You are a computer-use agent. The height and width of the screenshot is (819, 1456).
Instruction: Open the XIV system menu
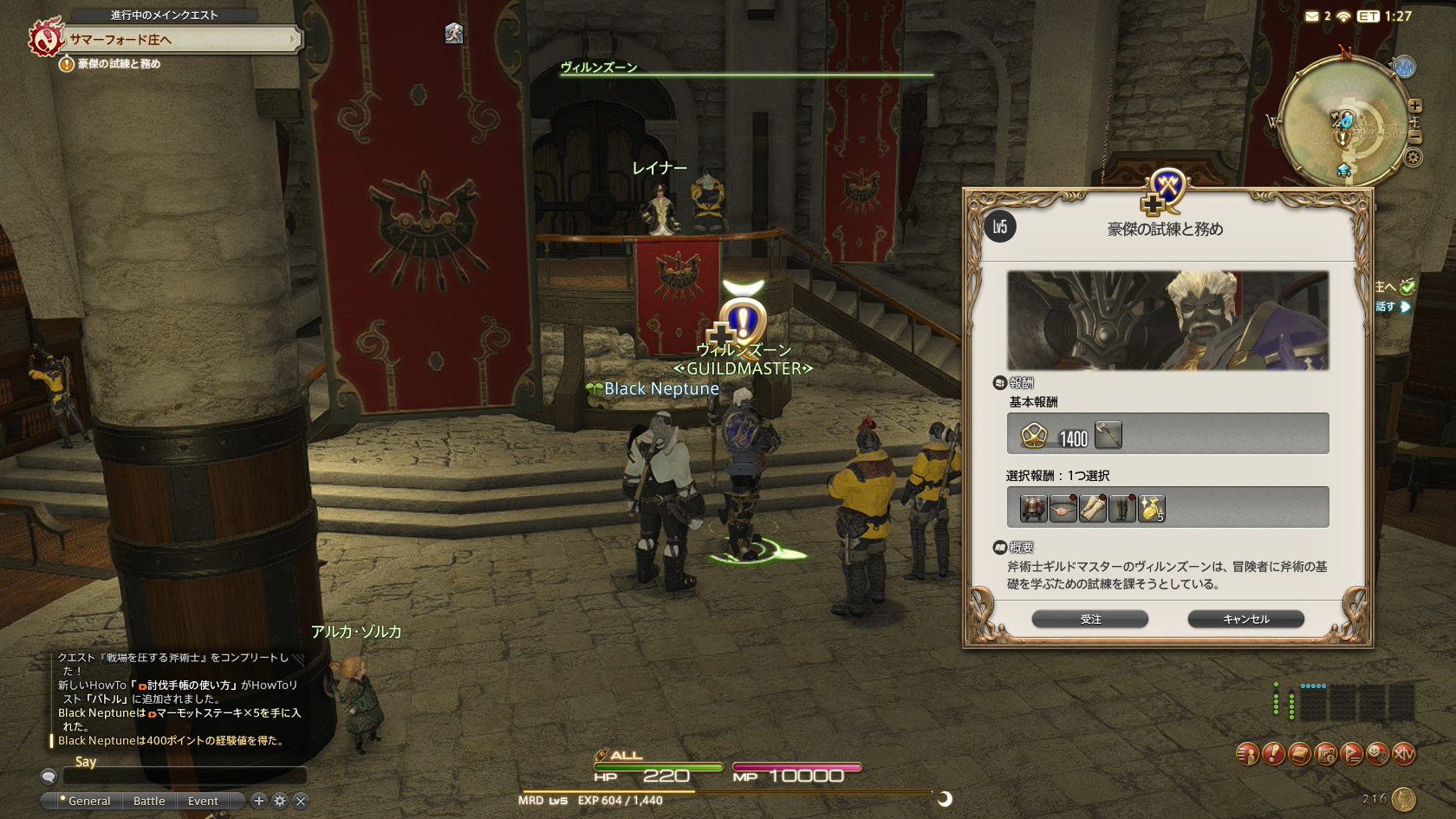coord(1403,754)
